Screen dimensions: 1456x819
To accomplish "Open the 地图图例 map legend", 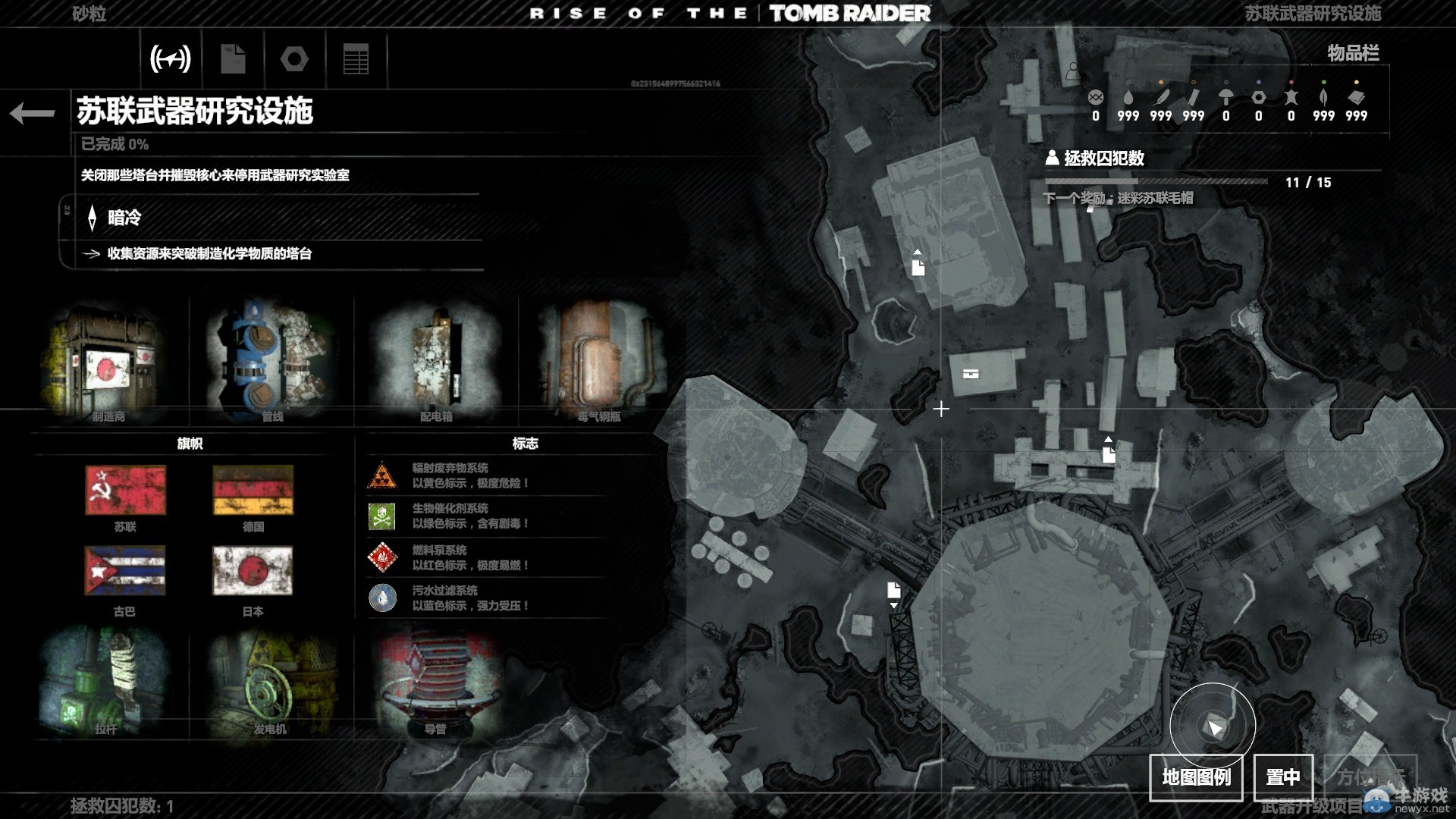I will [x=1196, y=777].
